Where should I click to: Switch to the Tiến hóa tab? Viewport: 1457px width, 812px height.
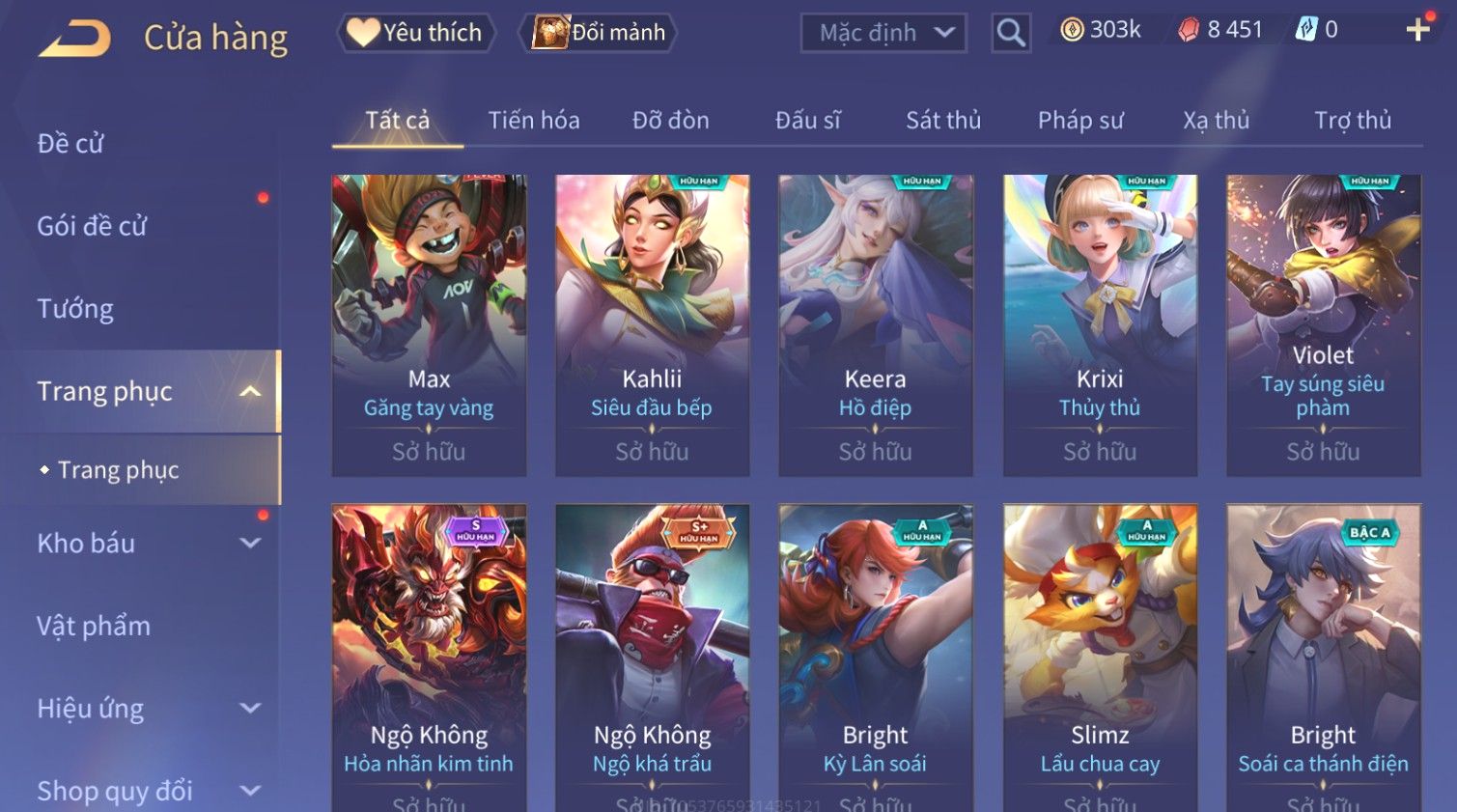(533, 121)
